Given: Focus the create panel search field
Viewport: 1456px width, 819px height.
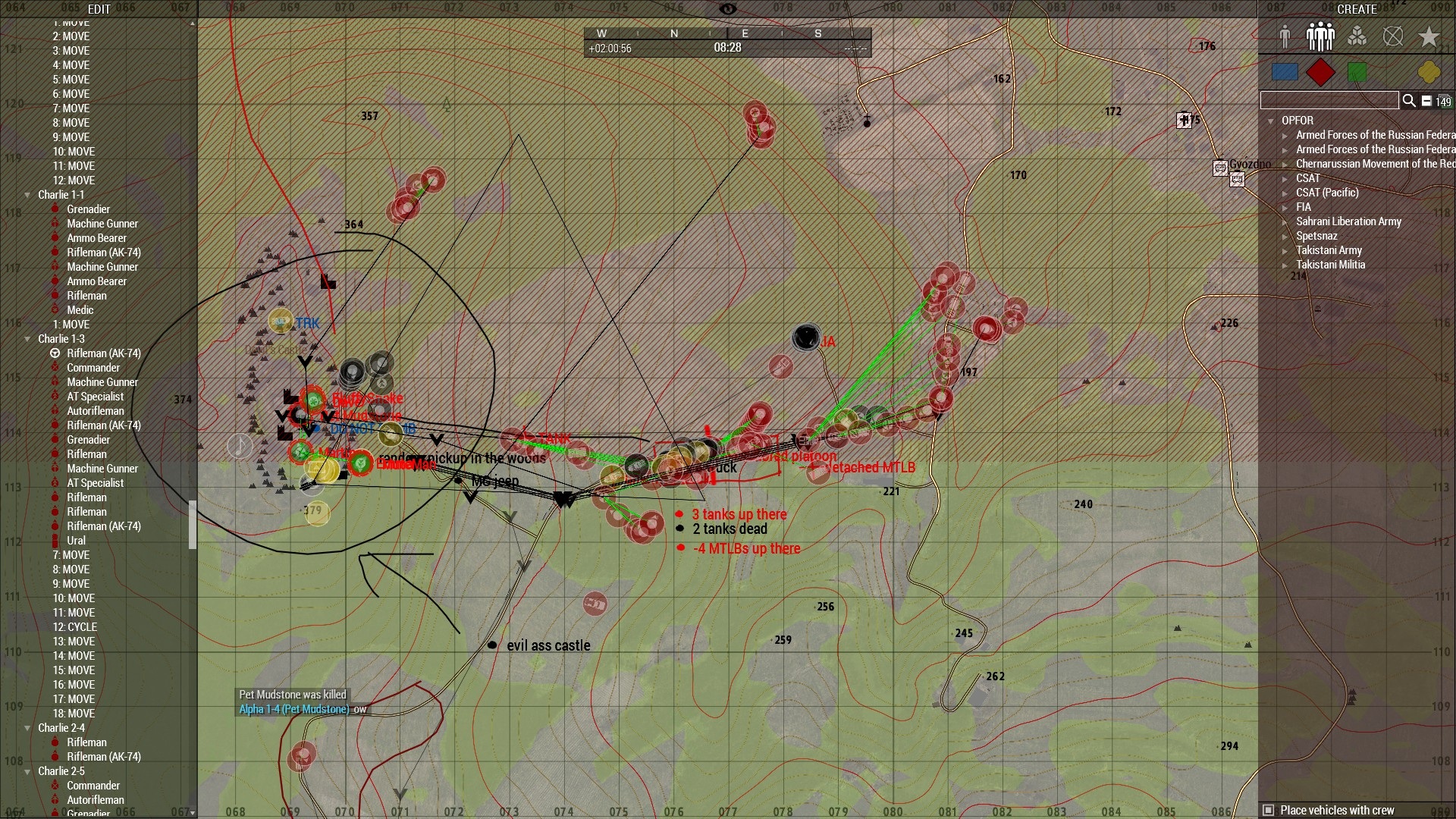Looking at the screenshot, I should coord(1329,100).
